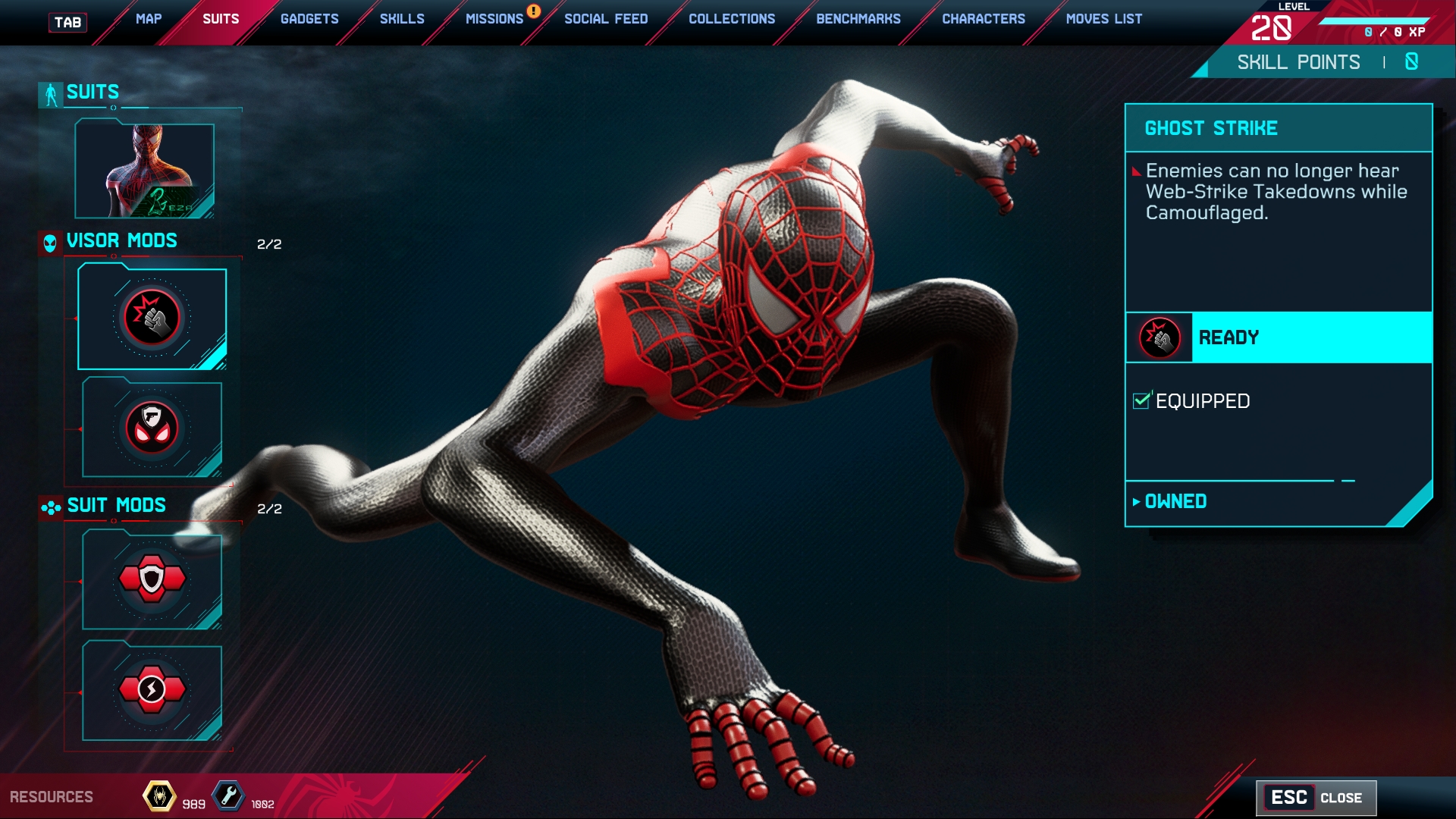Go to the Skills tab
Viewport: 1456px width, 819px height.
402,19
